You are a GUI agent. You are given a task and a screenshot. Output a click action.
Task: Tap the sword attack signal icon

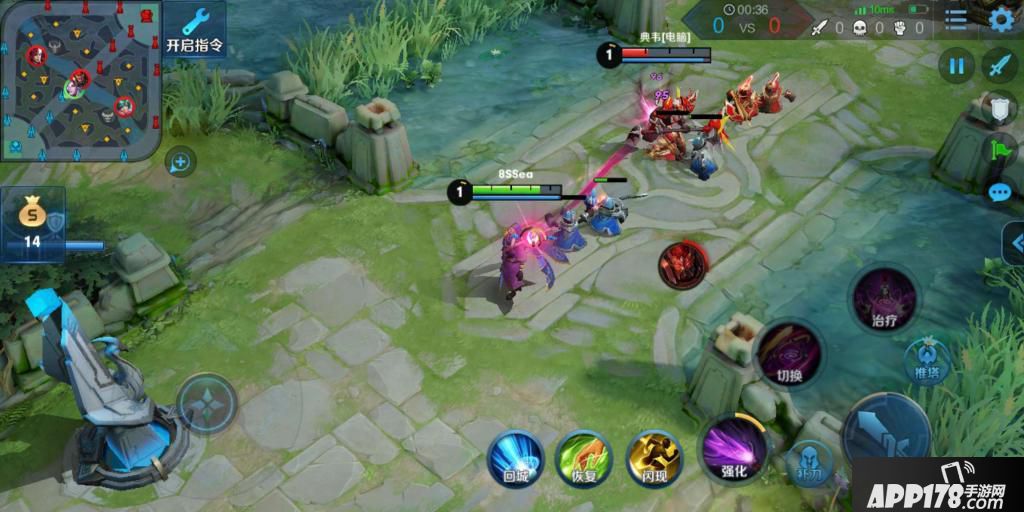(999, 66)
